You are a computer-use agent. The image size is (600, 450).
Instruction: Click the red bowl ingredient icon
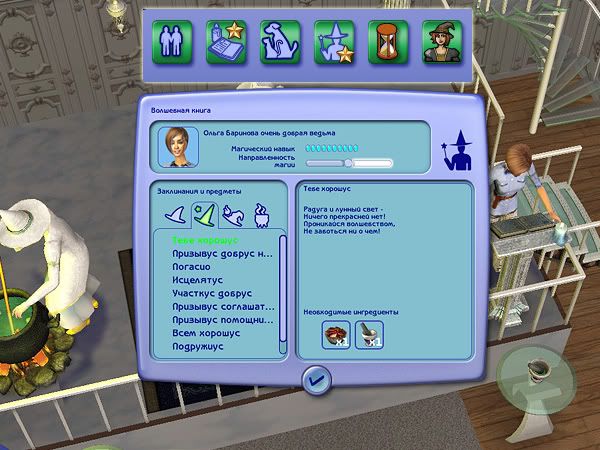(336, 335)
